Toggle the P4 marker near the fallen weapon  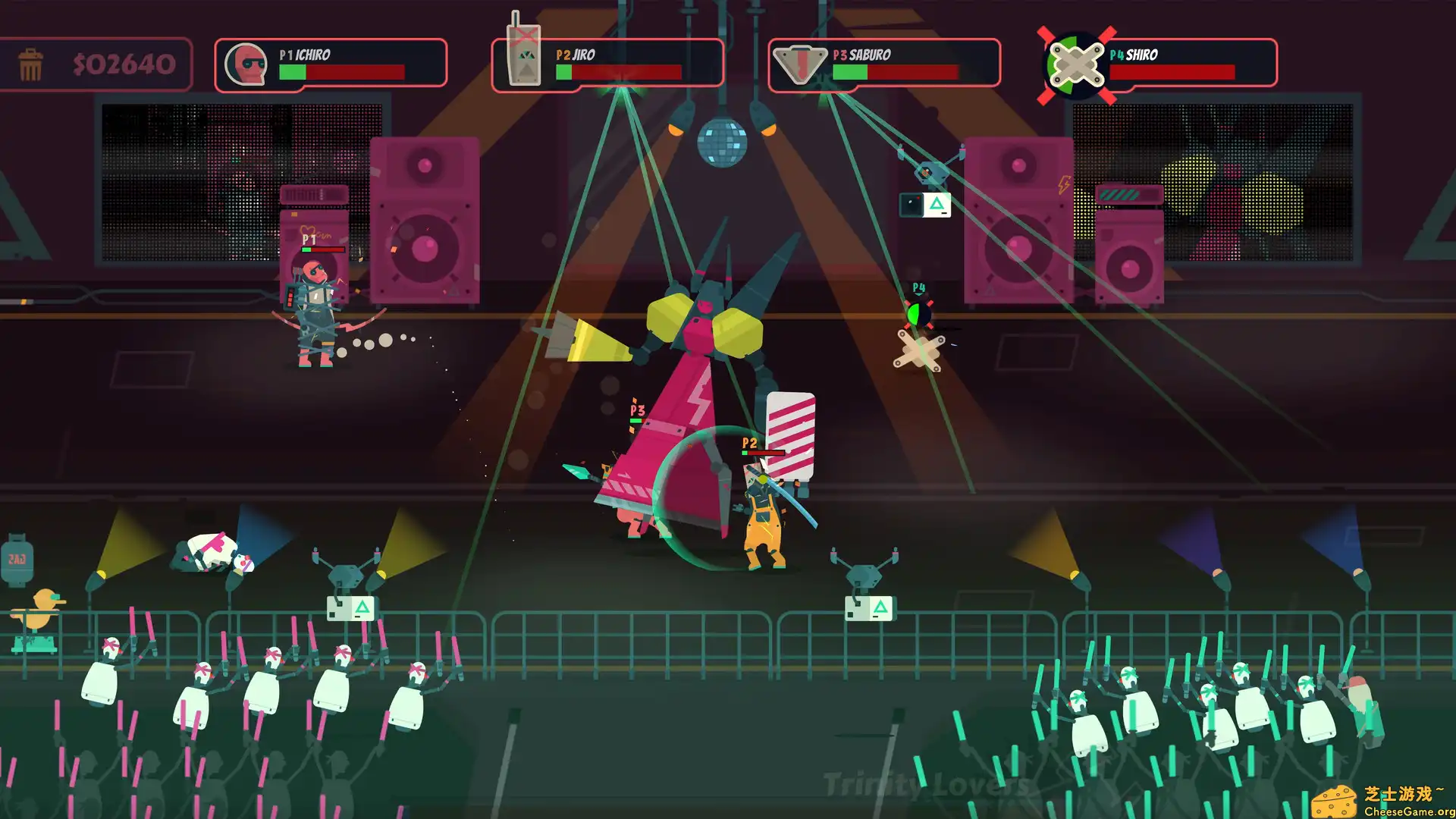click(918, 285)
